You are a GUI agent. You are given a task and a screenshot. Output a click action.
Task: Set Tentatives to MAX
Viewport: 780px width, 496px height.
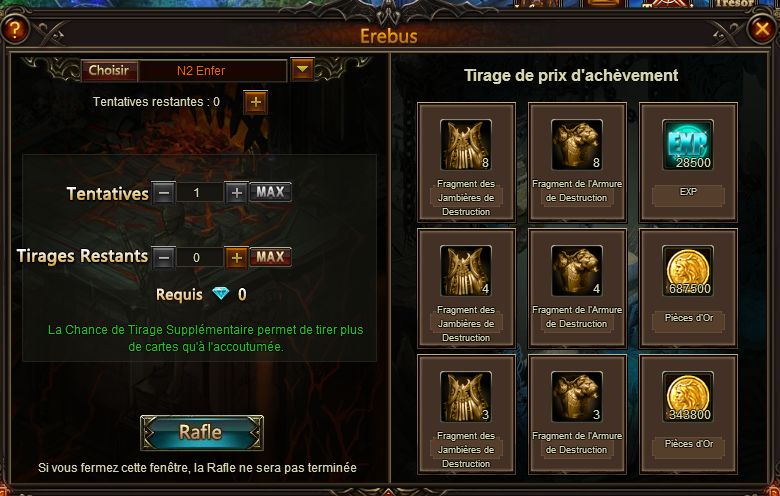(x=270, y=192)
